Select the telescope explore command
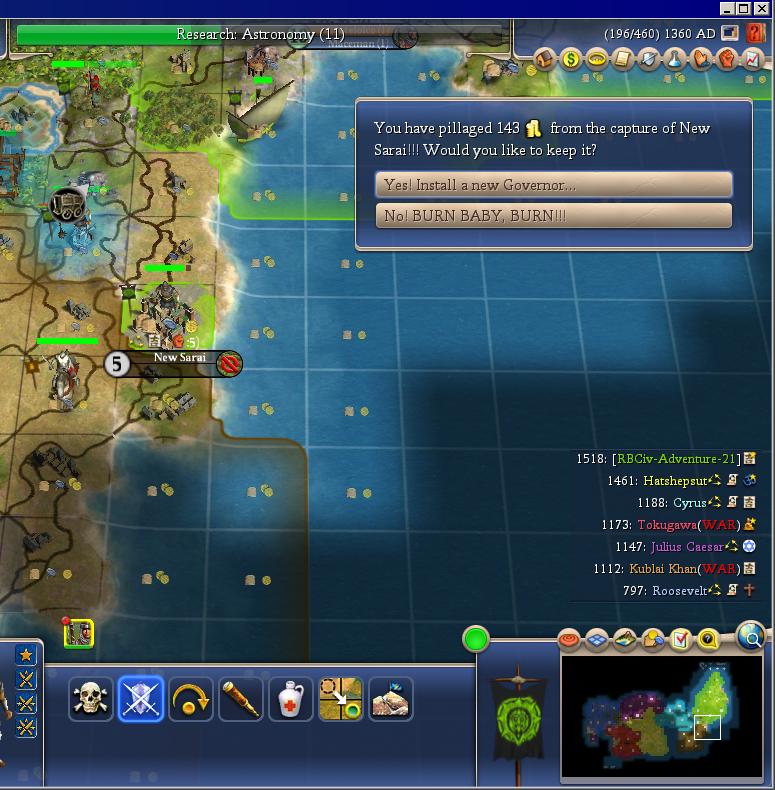 241,699
